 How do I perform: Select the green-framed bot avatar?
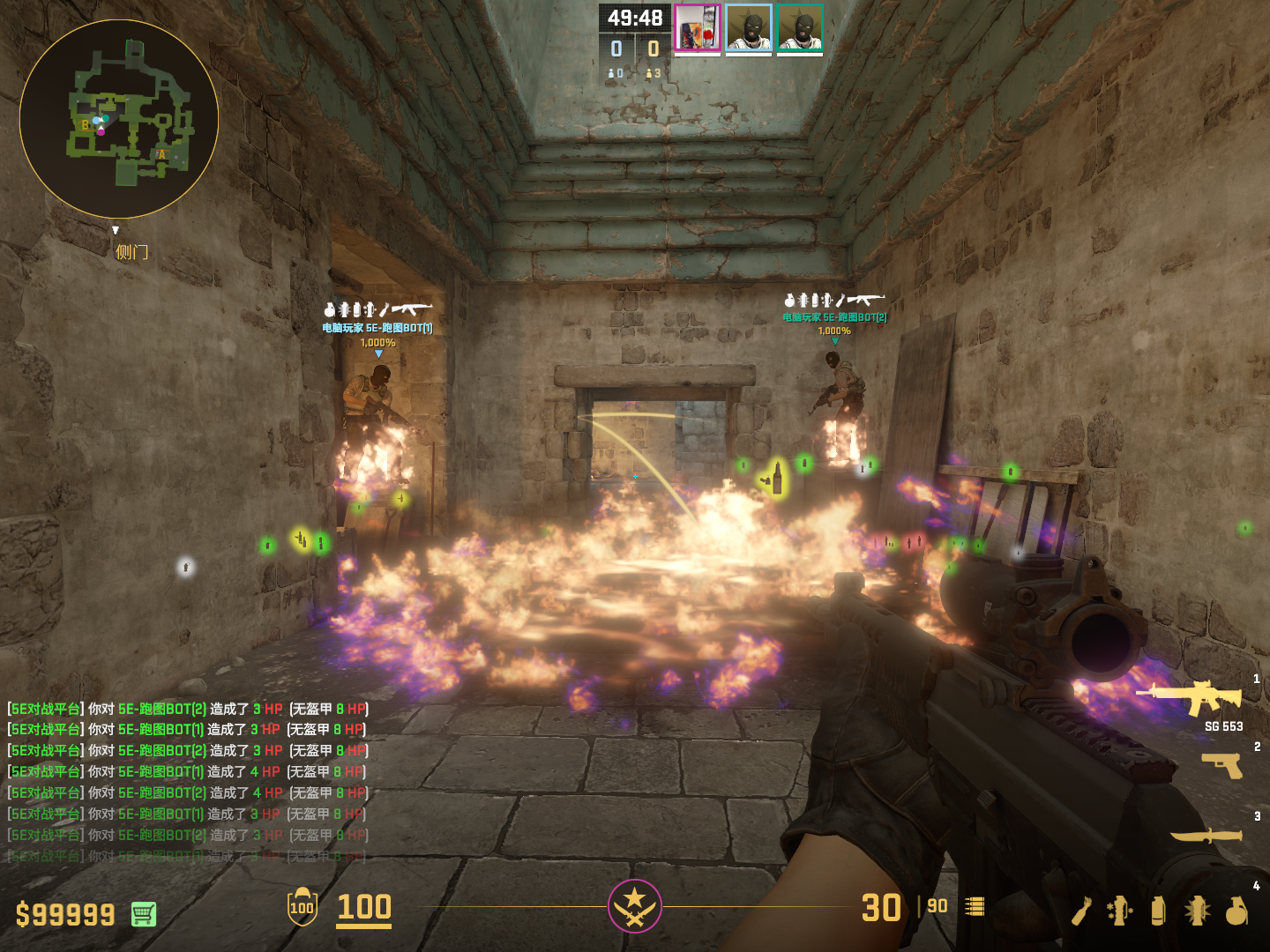[x=800, y=27]
